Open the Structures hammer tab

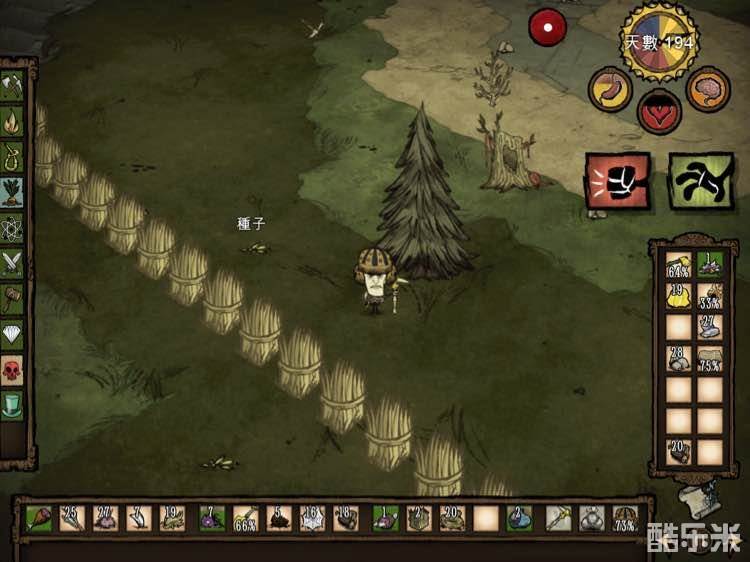point(12,297)
